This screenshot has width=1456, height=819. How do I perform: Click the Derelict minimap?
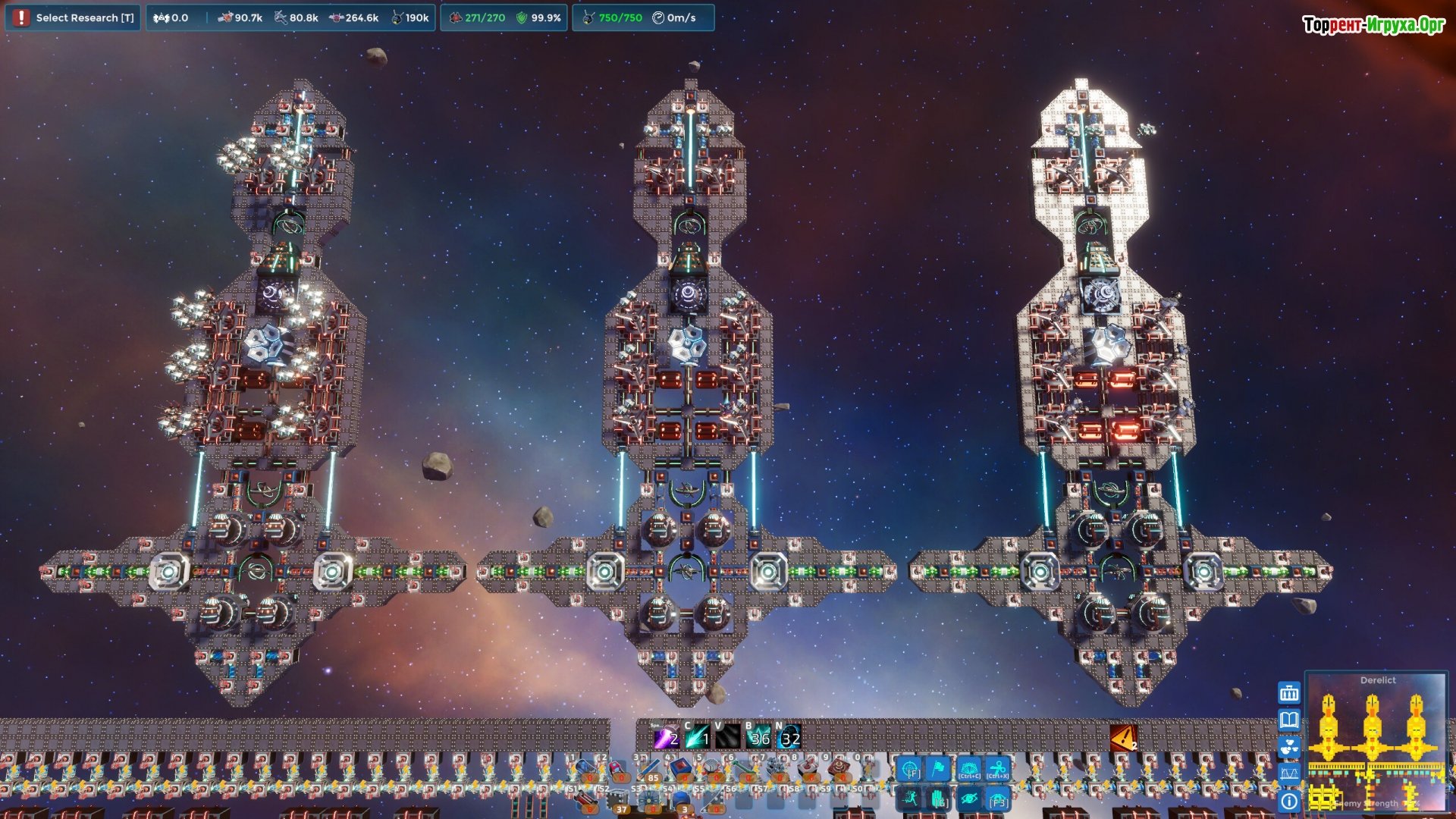click(1376, 743)
